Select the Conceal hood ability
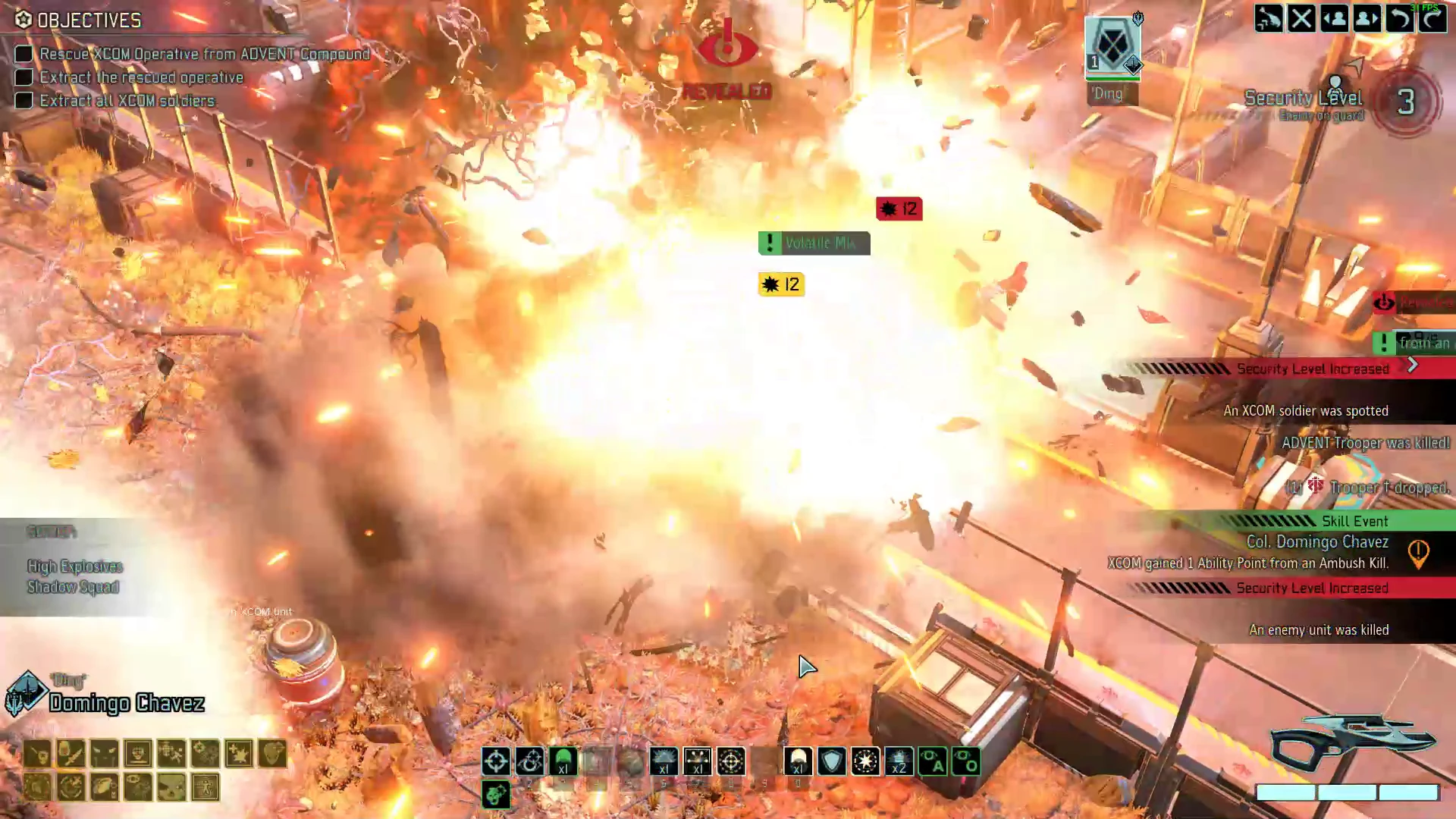Image resolution: width=1456 pixels, height=819 pixels. click(798, 762)
